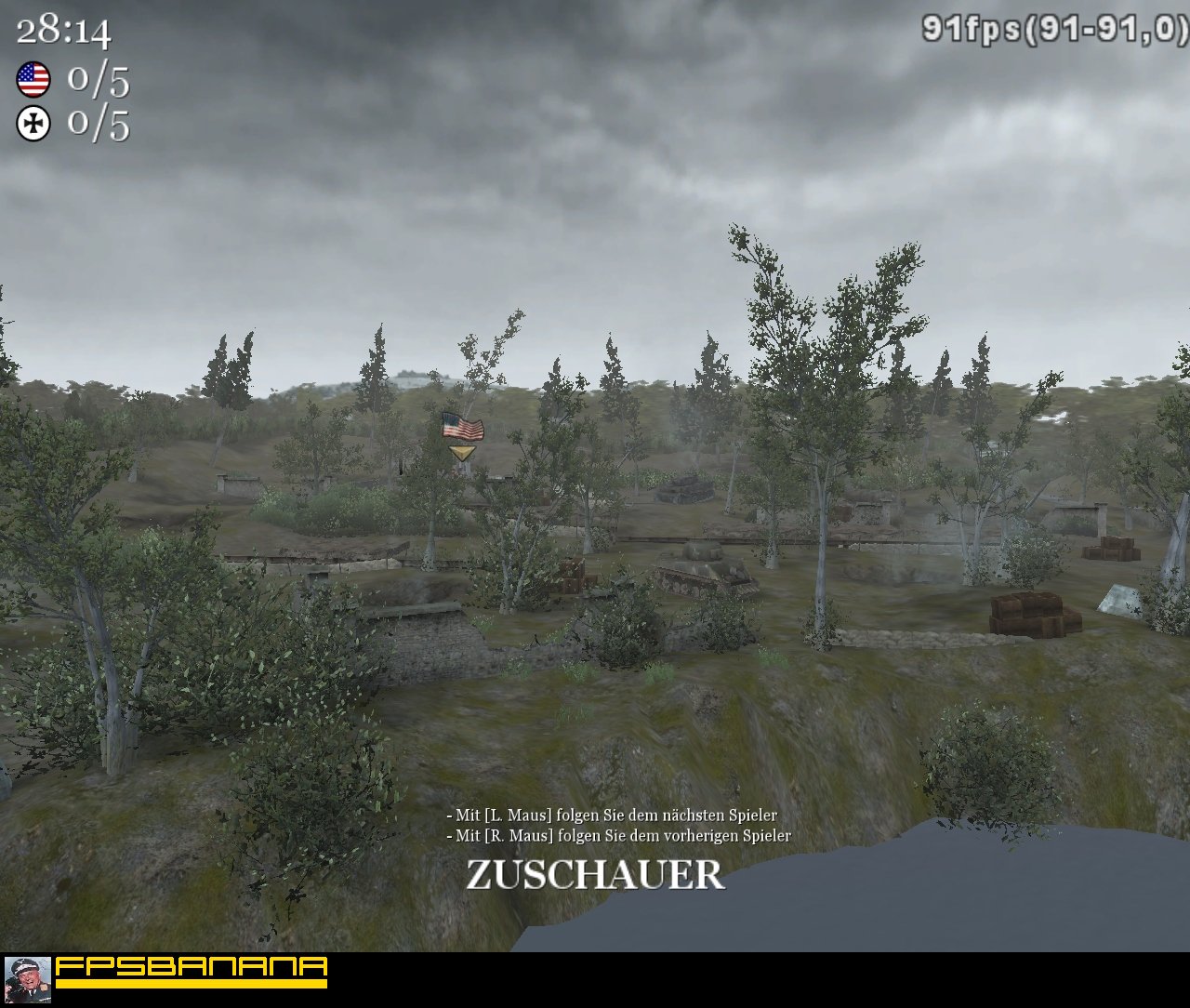Screen dimensions: 1190x1008
Task: Click the German cross team icon
Action: 33,123
